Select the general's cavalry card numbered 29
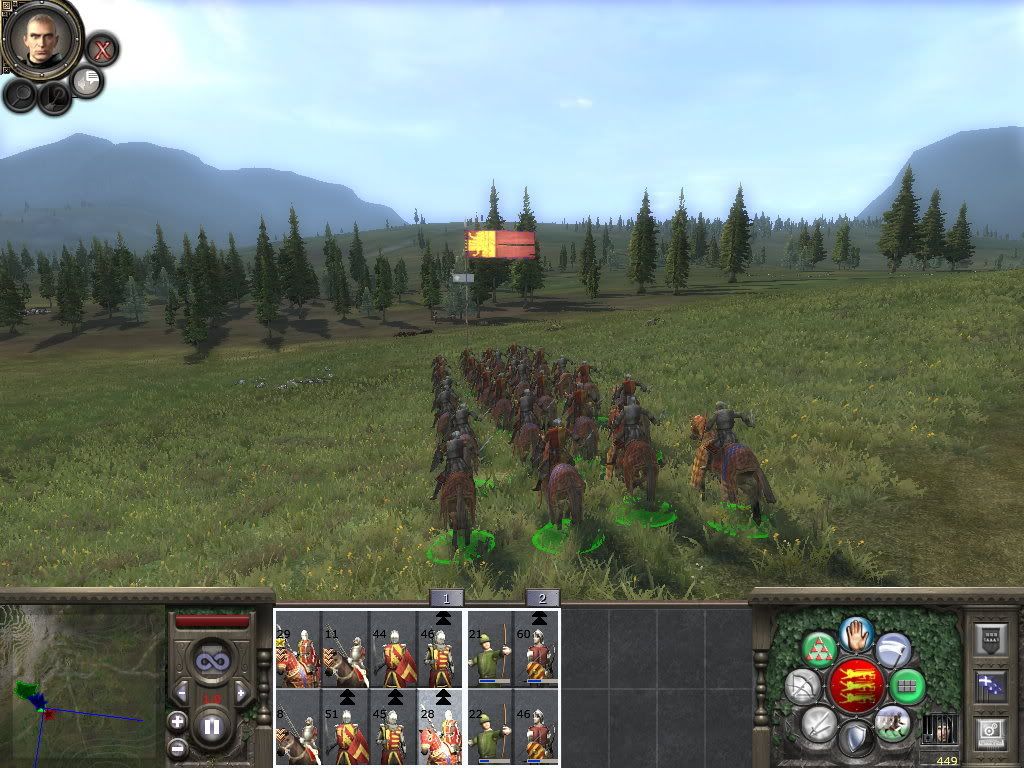 [298, 650]
